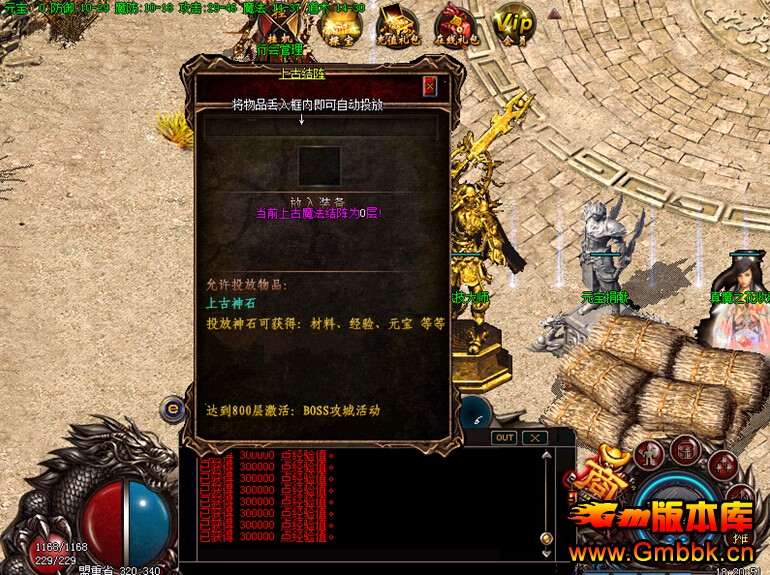Click the round "e" button beside the dialog

tap(173, 408)
